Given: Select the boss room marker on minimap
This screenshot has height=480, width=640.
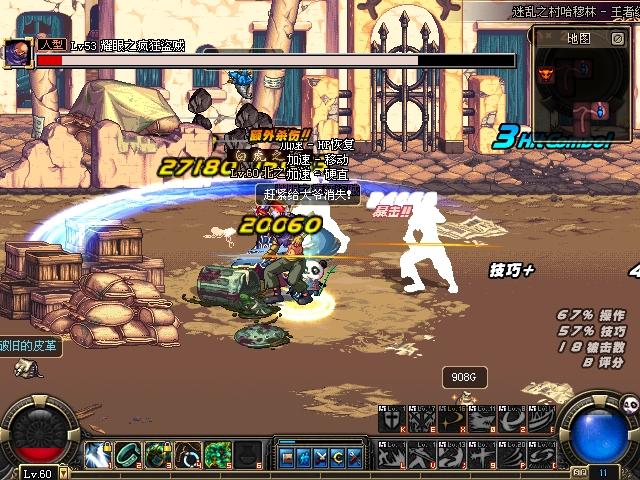Looking at the screenshot, I should (x=547, y=73).
